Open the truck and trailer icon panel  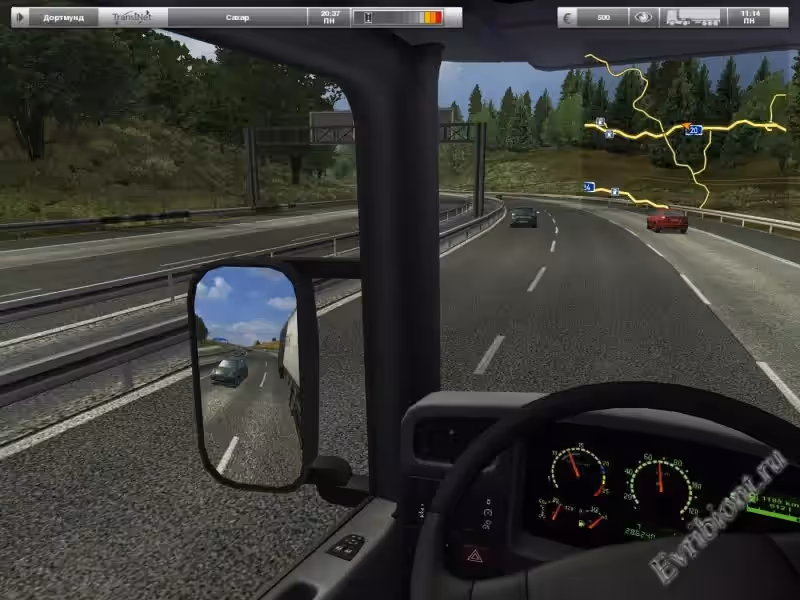(x=688, y=17)
